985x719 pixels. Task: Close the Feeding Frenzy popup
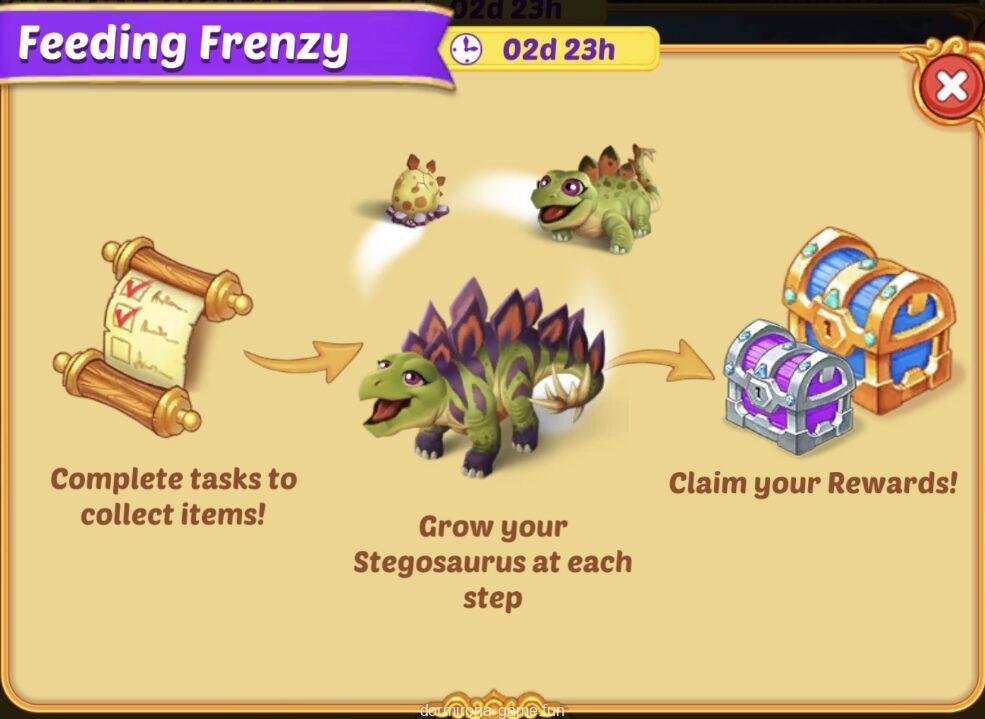click(x=949, y=87)
